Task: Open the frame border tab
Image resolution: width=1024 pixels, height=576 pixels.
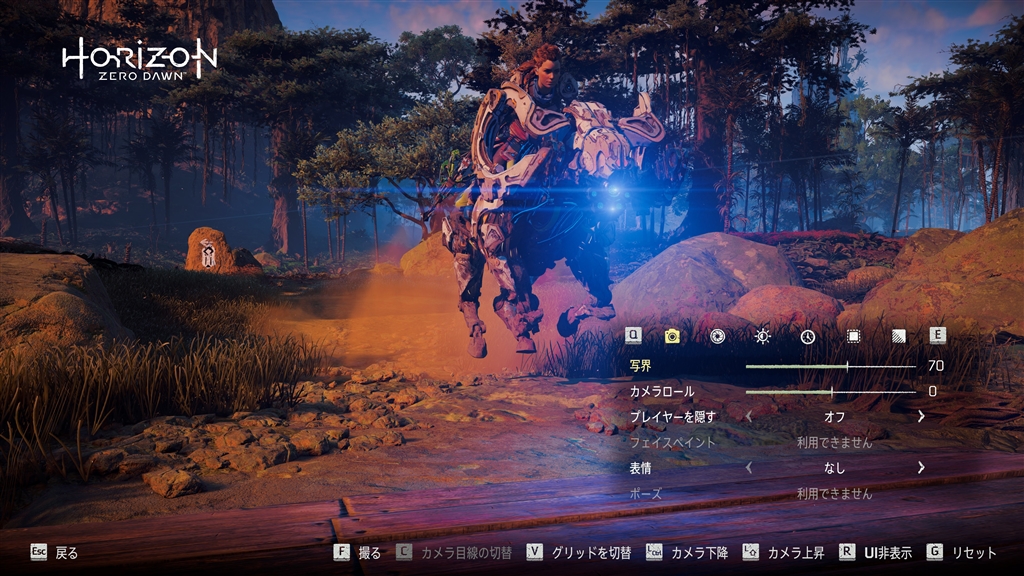Action: (x=853, y=336)
